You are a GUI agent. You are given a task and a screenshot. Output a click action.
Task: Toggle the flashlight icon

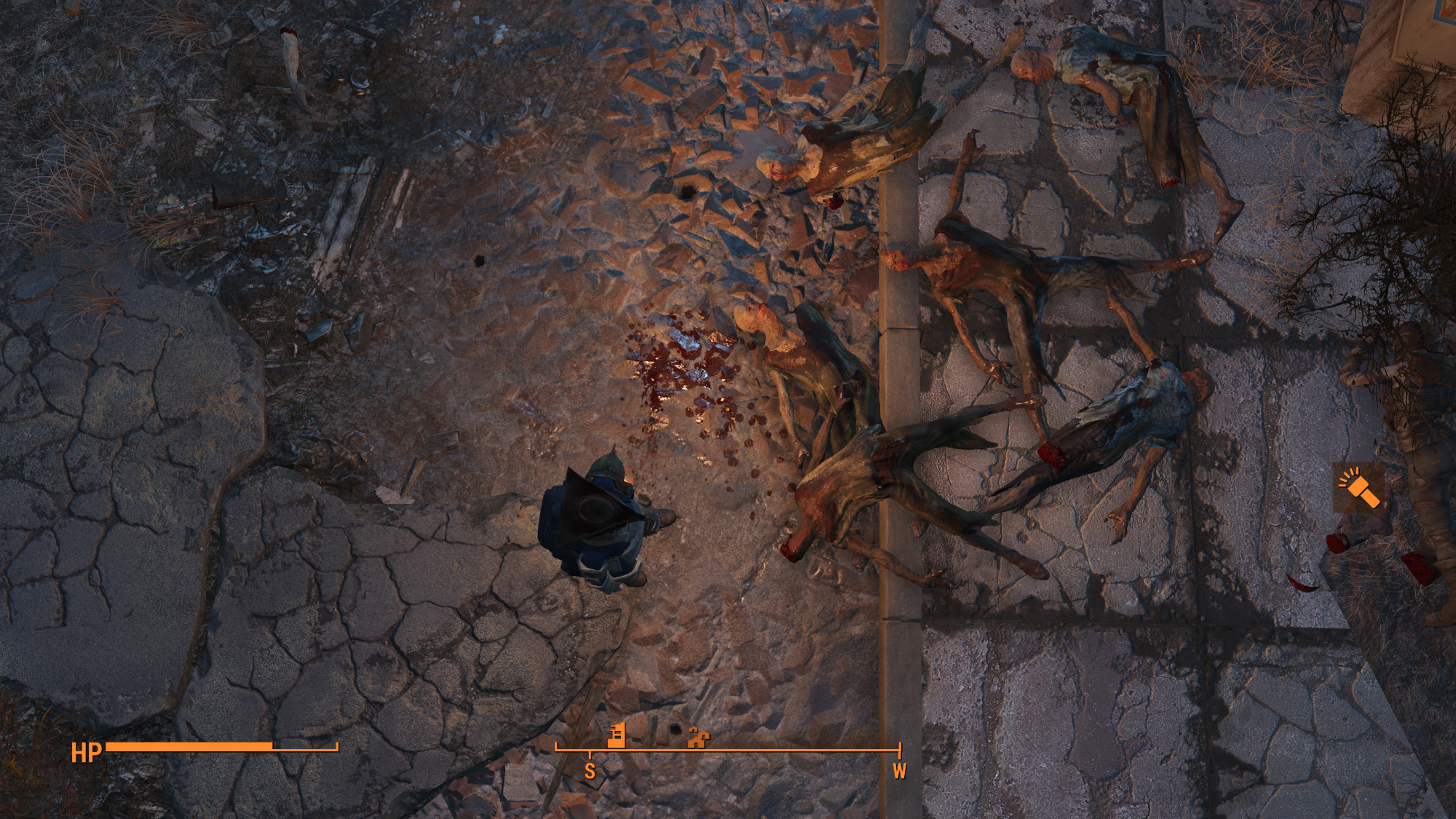(x=1358, y=487)
